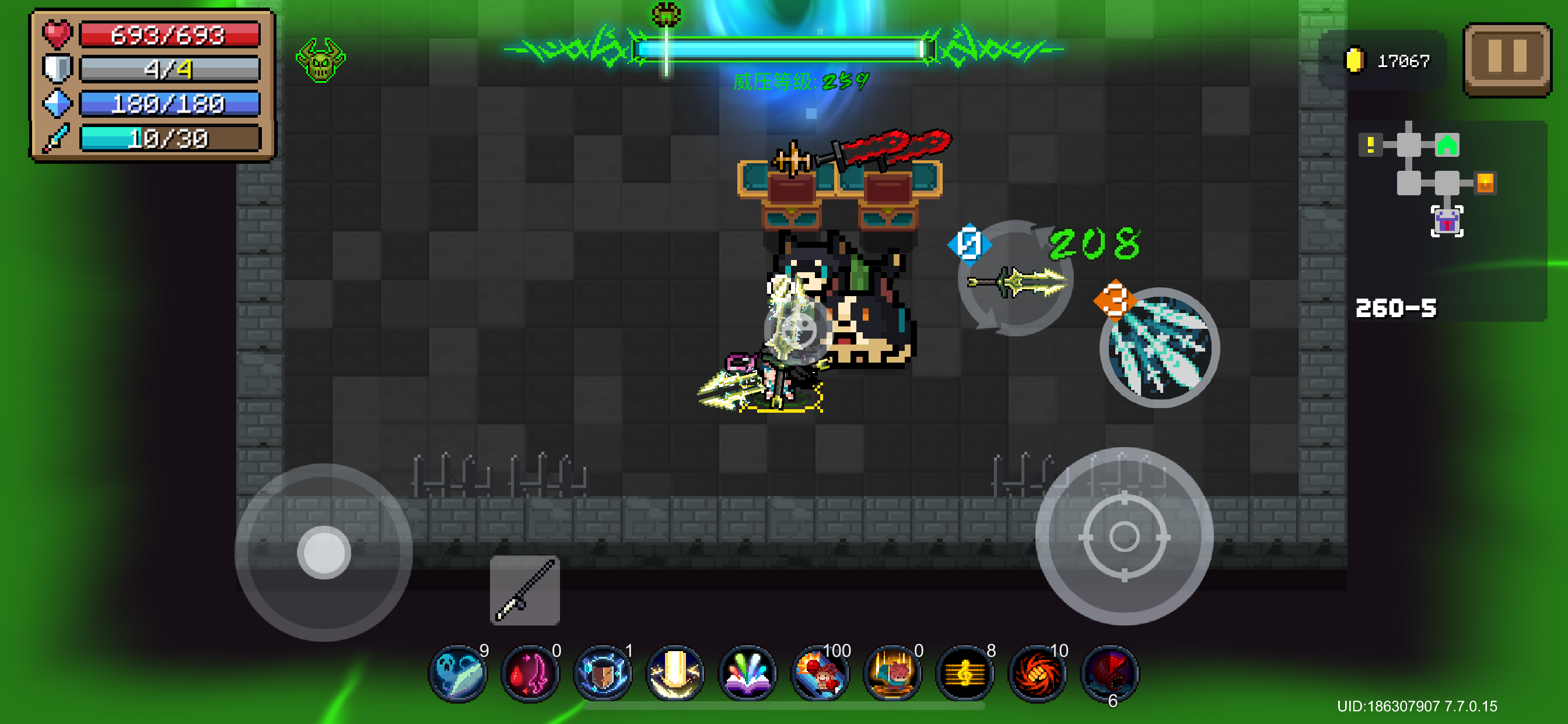
Task: Tap the red worm cannon skill showing 6
Action: point(1109,672)
